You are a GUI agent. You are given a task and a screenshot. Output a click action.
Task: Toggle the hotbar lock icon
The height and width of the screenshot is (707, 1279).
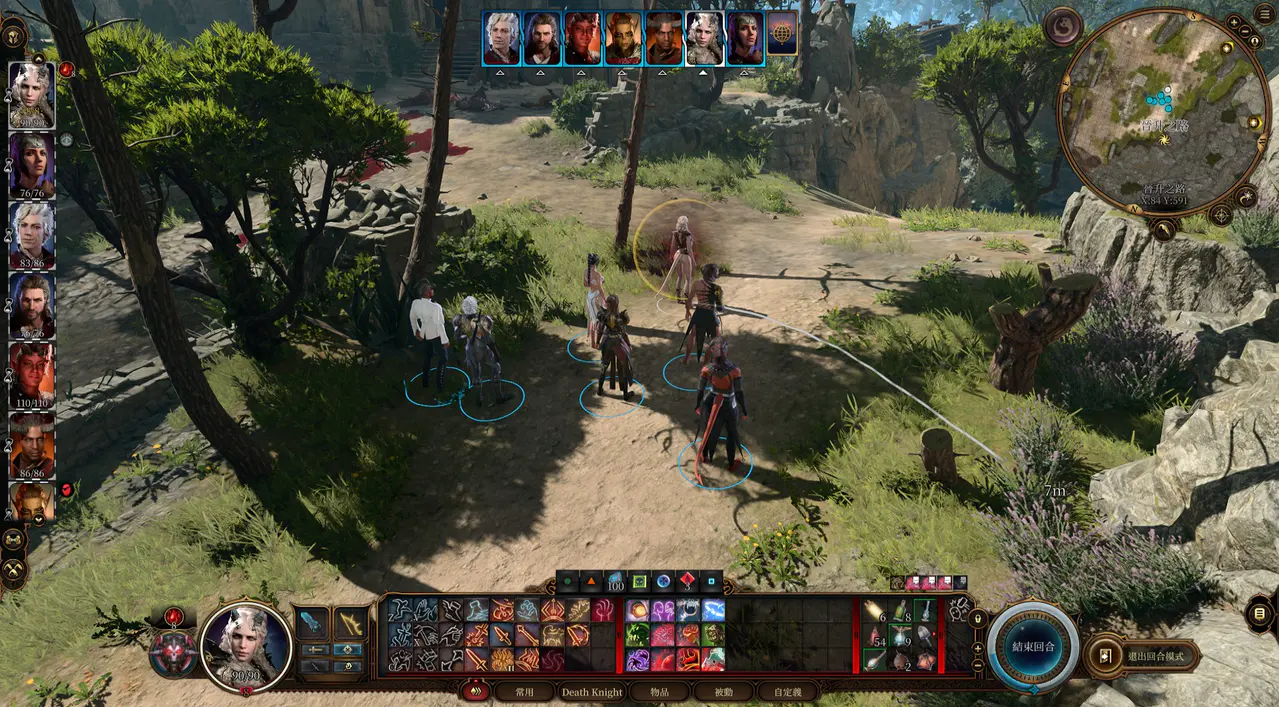point(977,619)
